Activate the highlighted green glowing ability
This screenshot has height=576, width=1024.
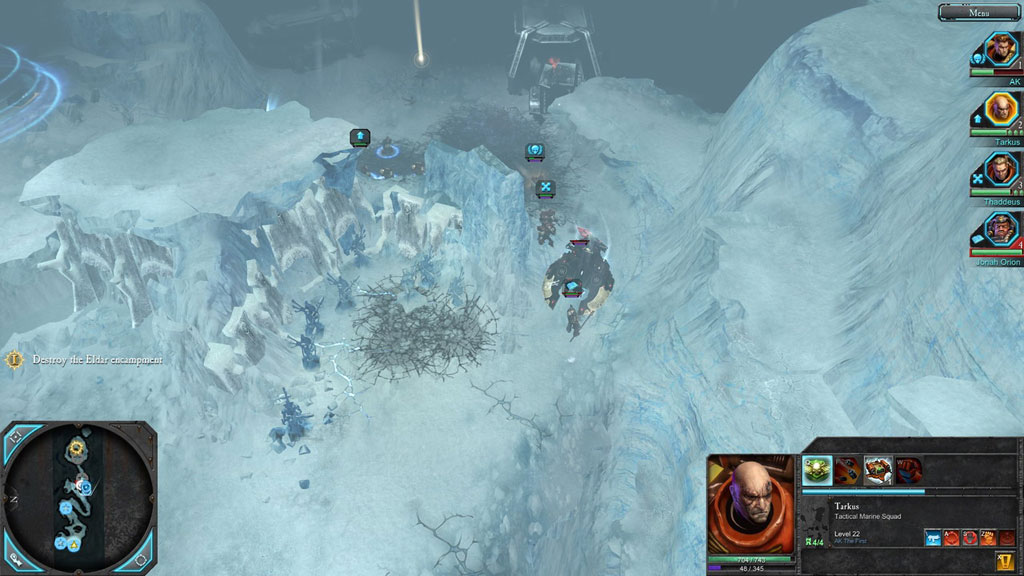tap(816, 468)
